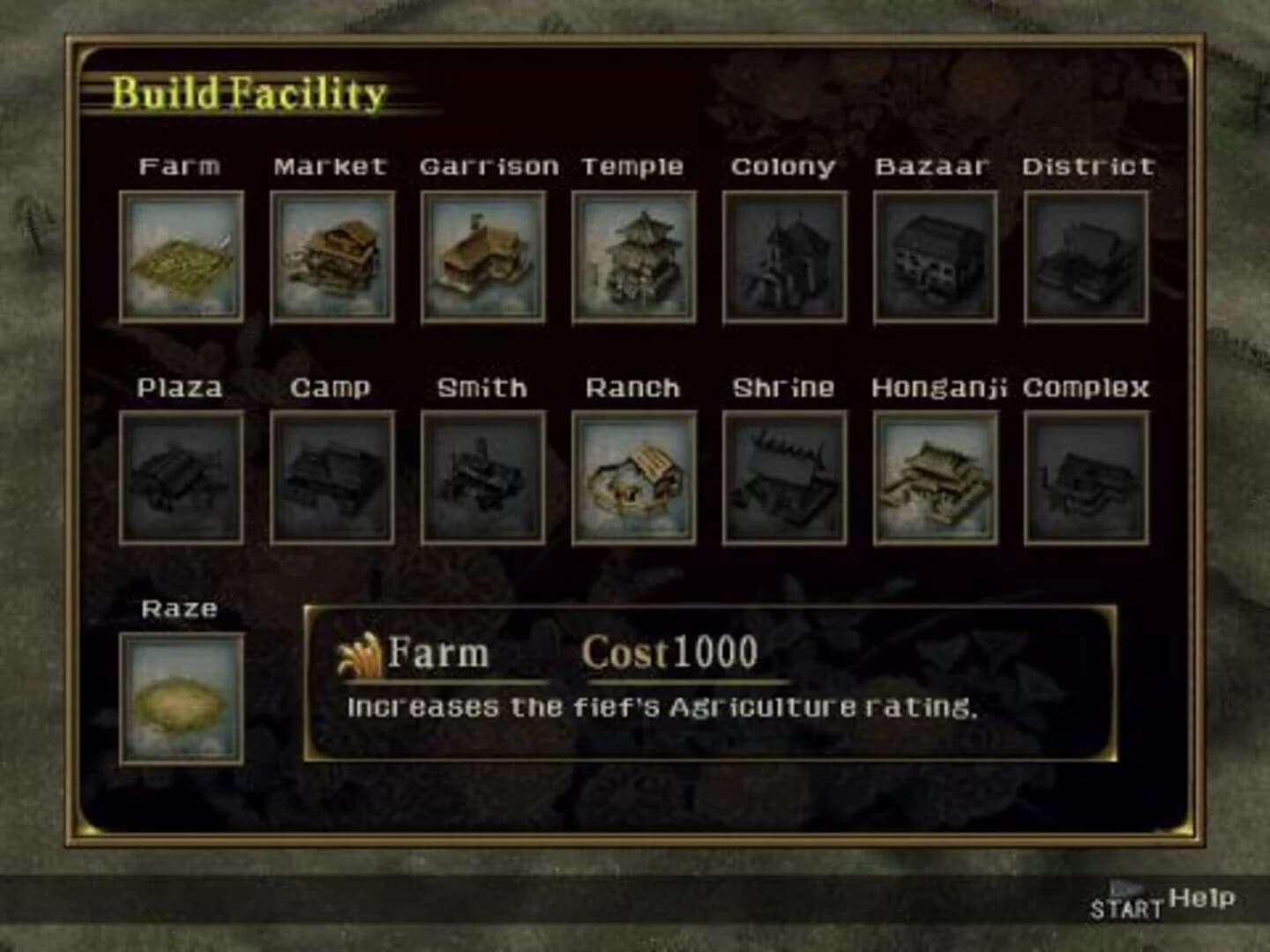Select the Farm facility tile
This screenshot has height=952, width=1270.
pos(181,257)
